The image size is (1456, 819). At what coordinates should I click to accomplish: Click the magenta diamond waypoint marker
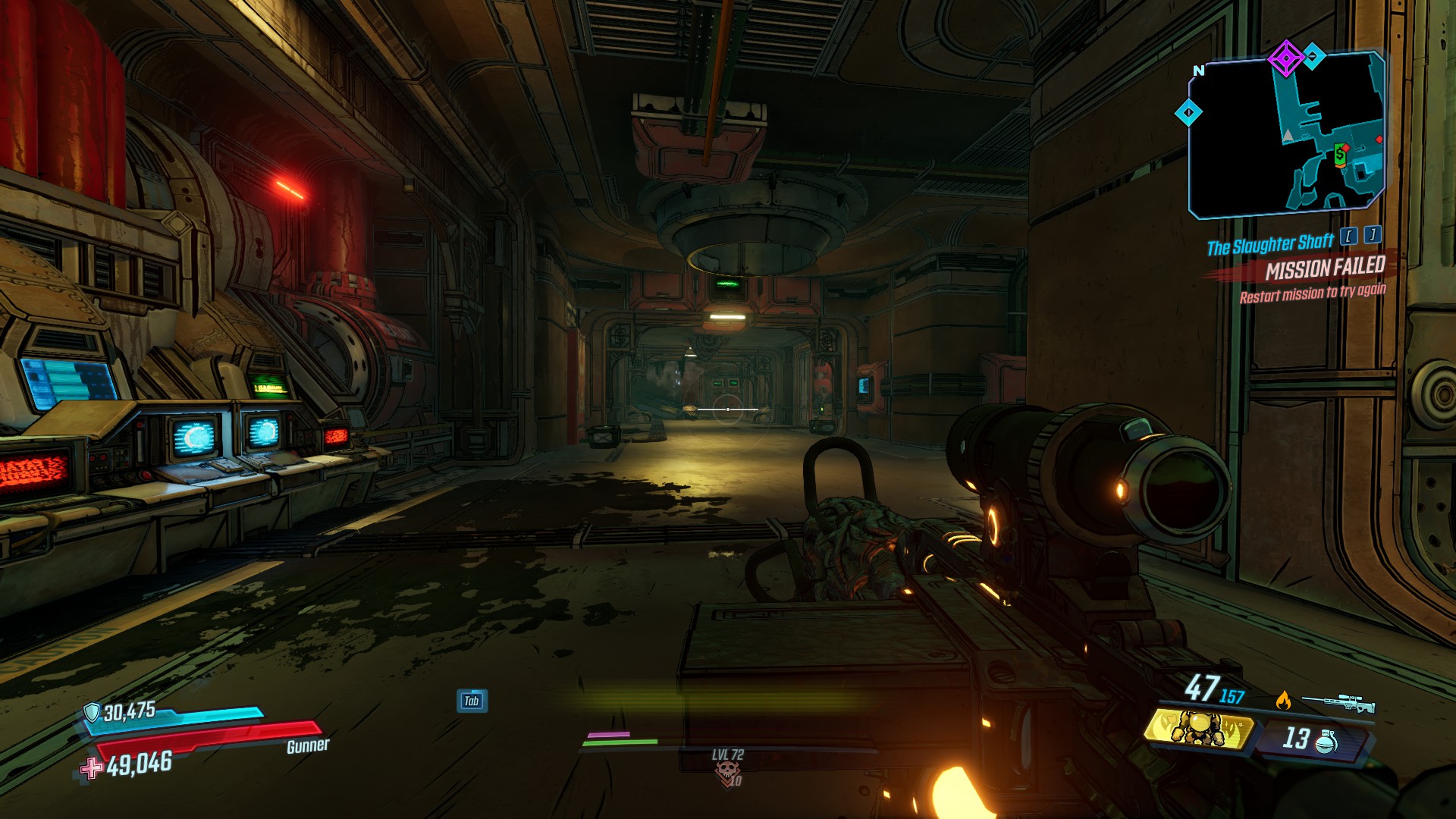coord(1285,58)
